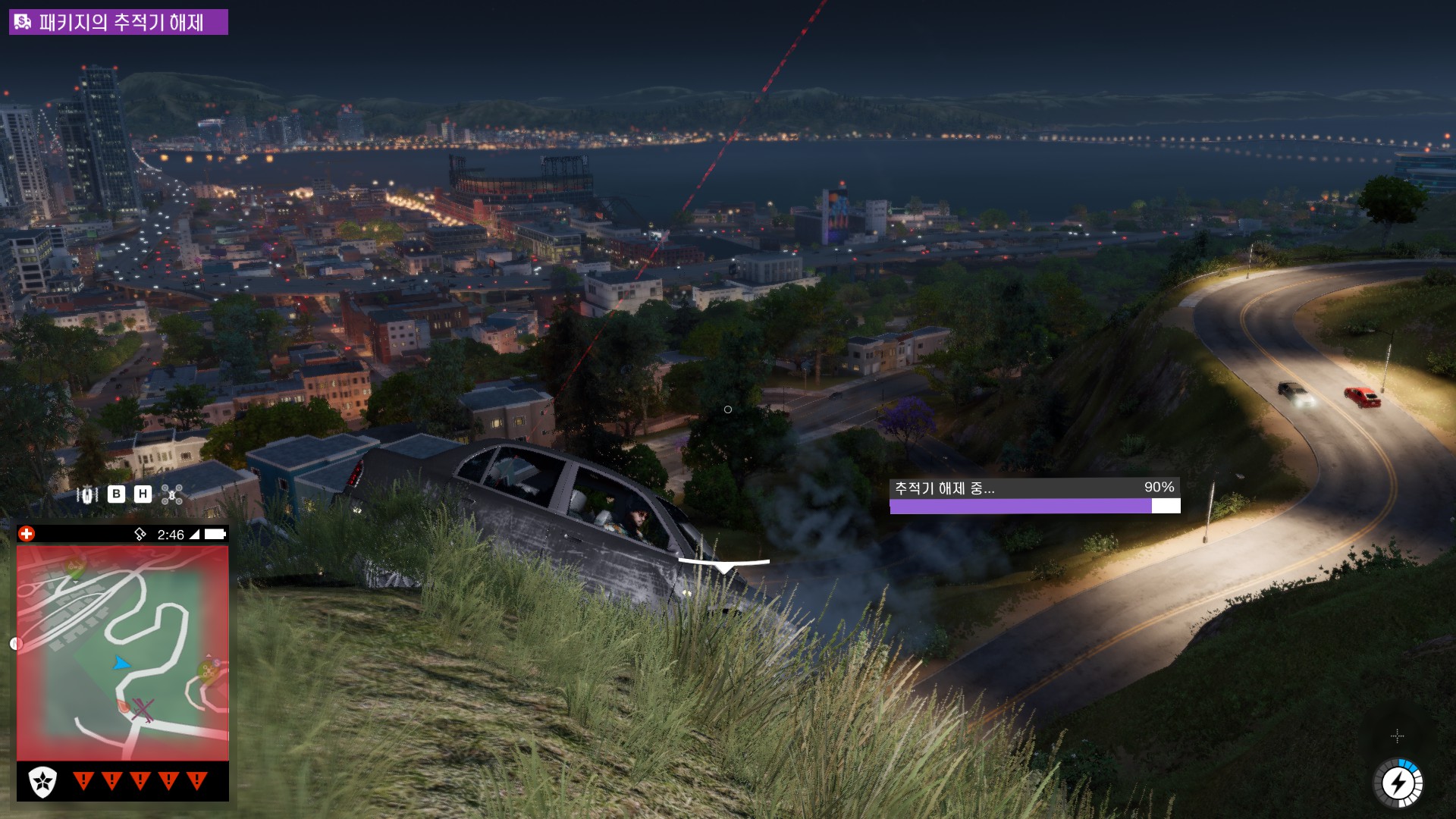Click the botnet lightning battery gauge
1456x819 pixels.
coord(1398,783)
